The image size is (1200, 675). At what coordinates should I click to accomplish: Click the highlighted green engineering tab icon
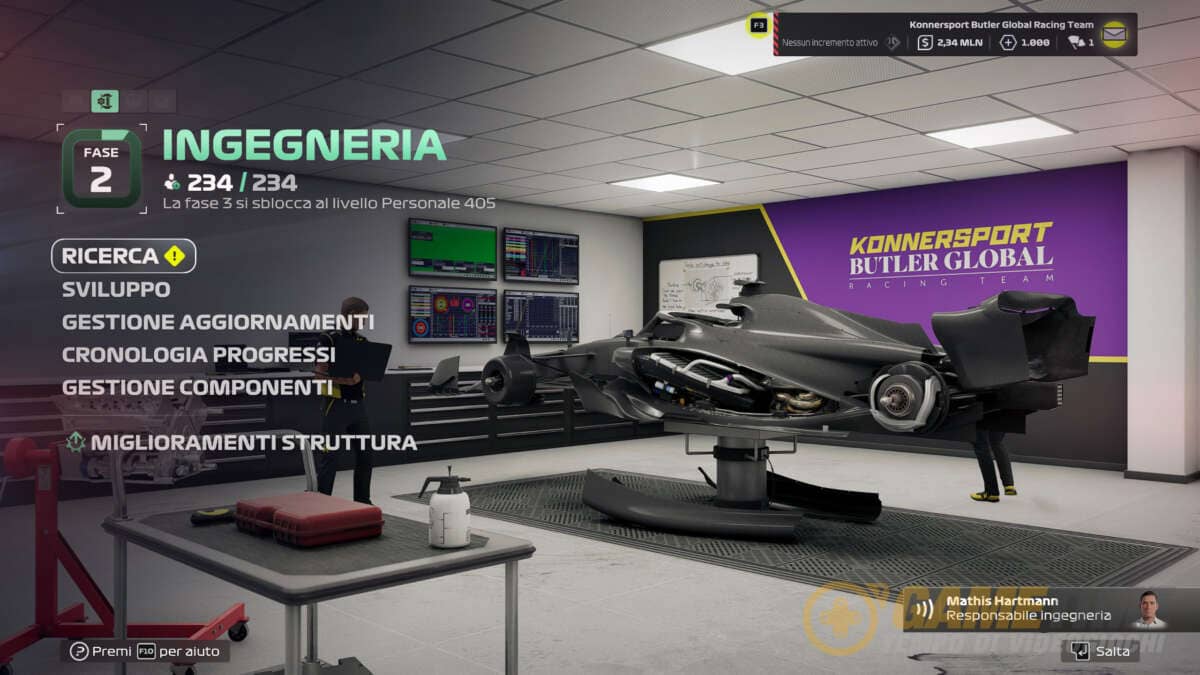click(105, 101)
